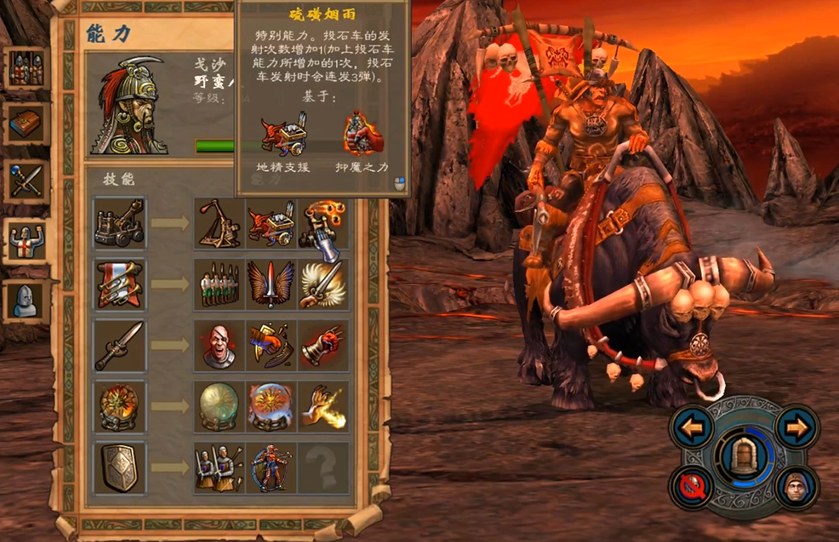This screenshot has height=542, width=839.
Task: Select the dagger Attack skill icon
Action: click(x=120, y=346)
